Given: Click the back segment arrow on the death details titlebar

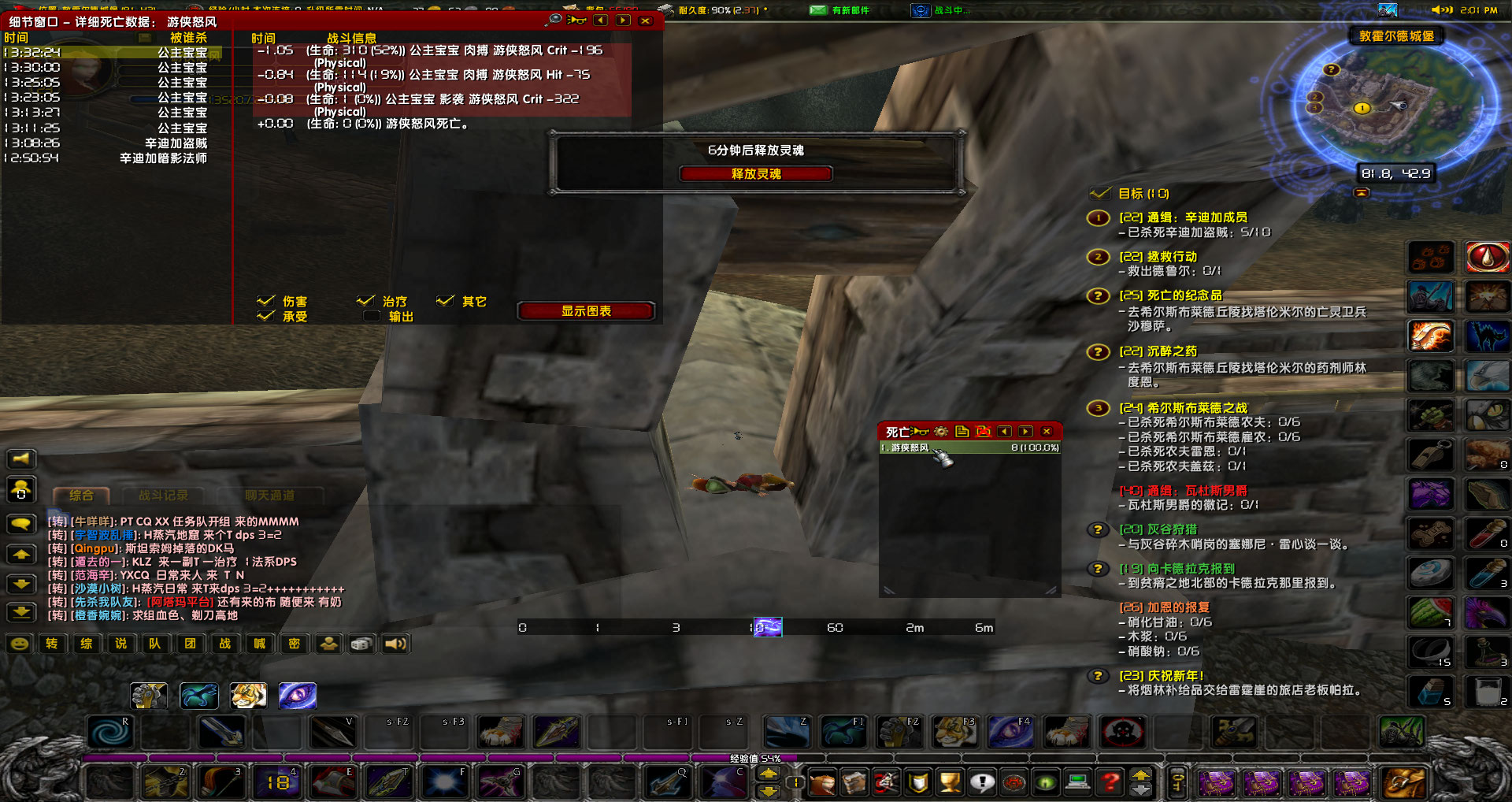Looking at the screenshot, I should click(x=602, y=20).
